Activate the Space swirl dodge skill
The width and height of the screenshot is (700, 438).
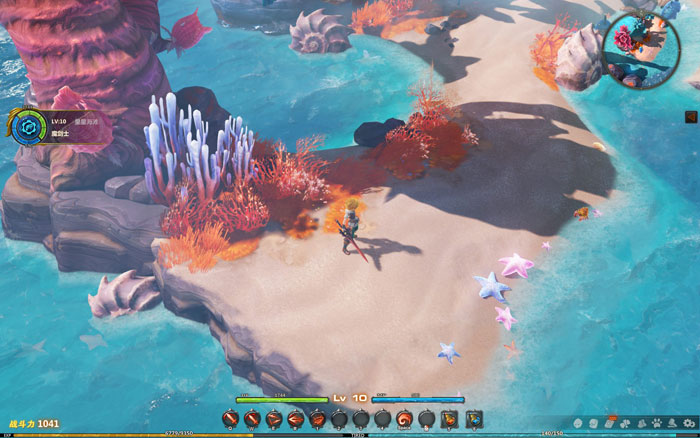[x=404, y=419]
